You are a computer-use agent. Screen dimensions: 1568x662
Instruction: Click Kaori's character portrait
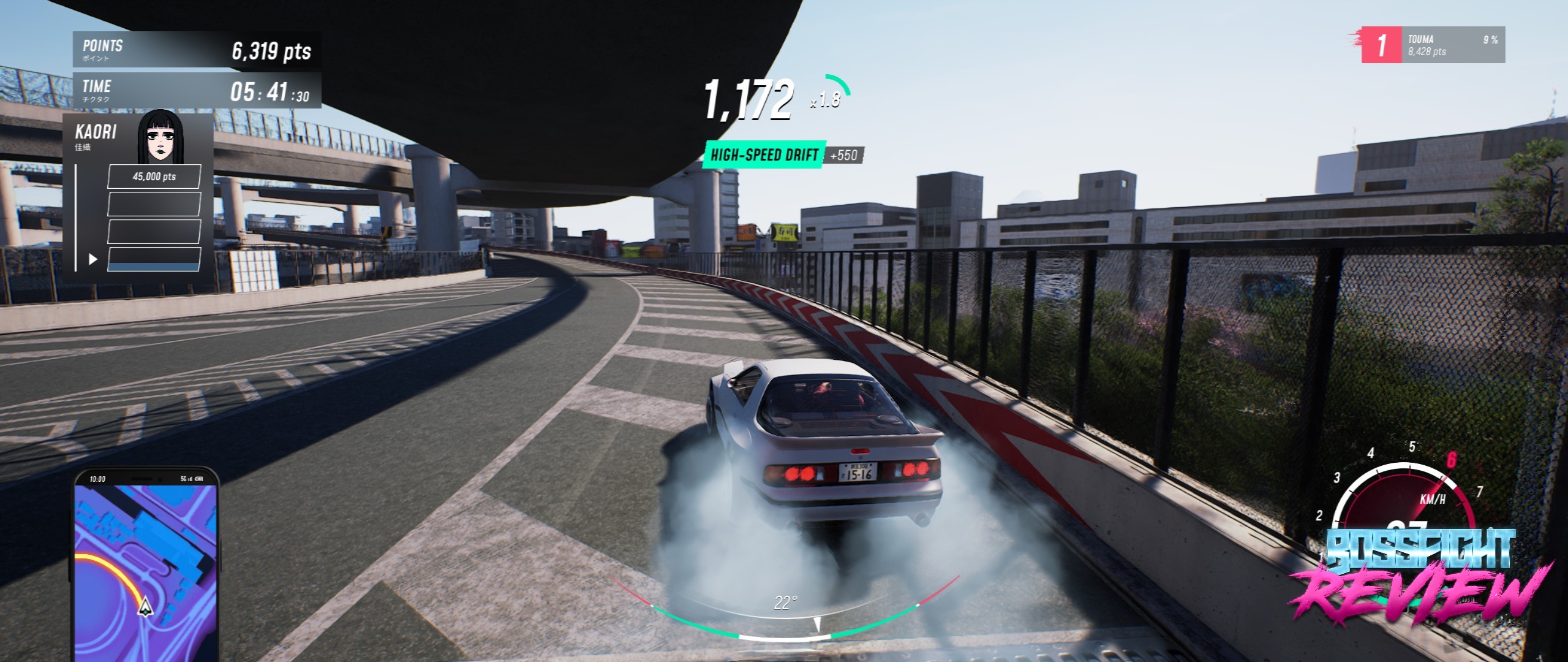pos(160,139)
